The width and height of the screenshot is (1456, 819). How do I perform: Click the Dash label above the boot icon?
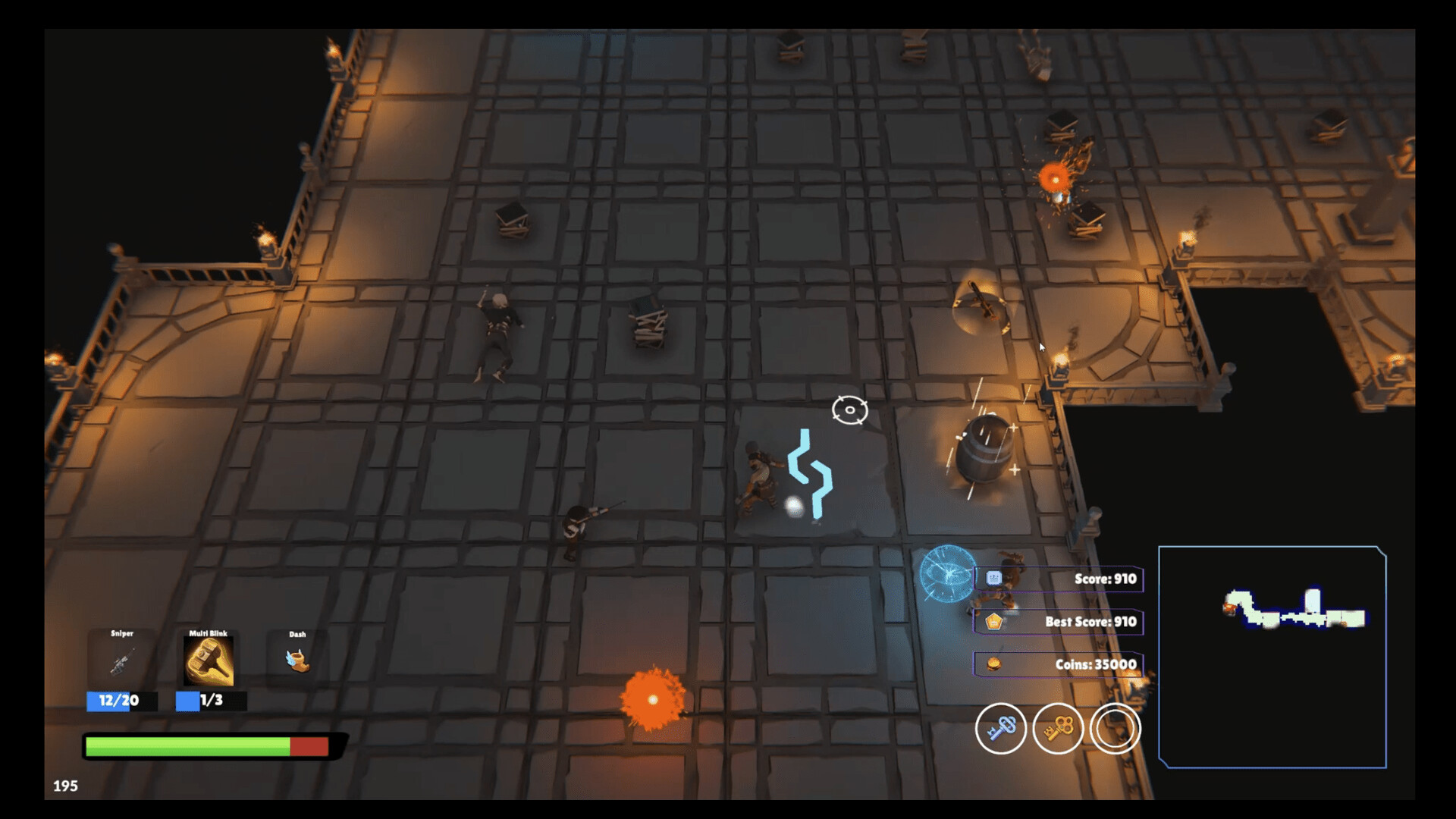tap(297, 632)
